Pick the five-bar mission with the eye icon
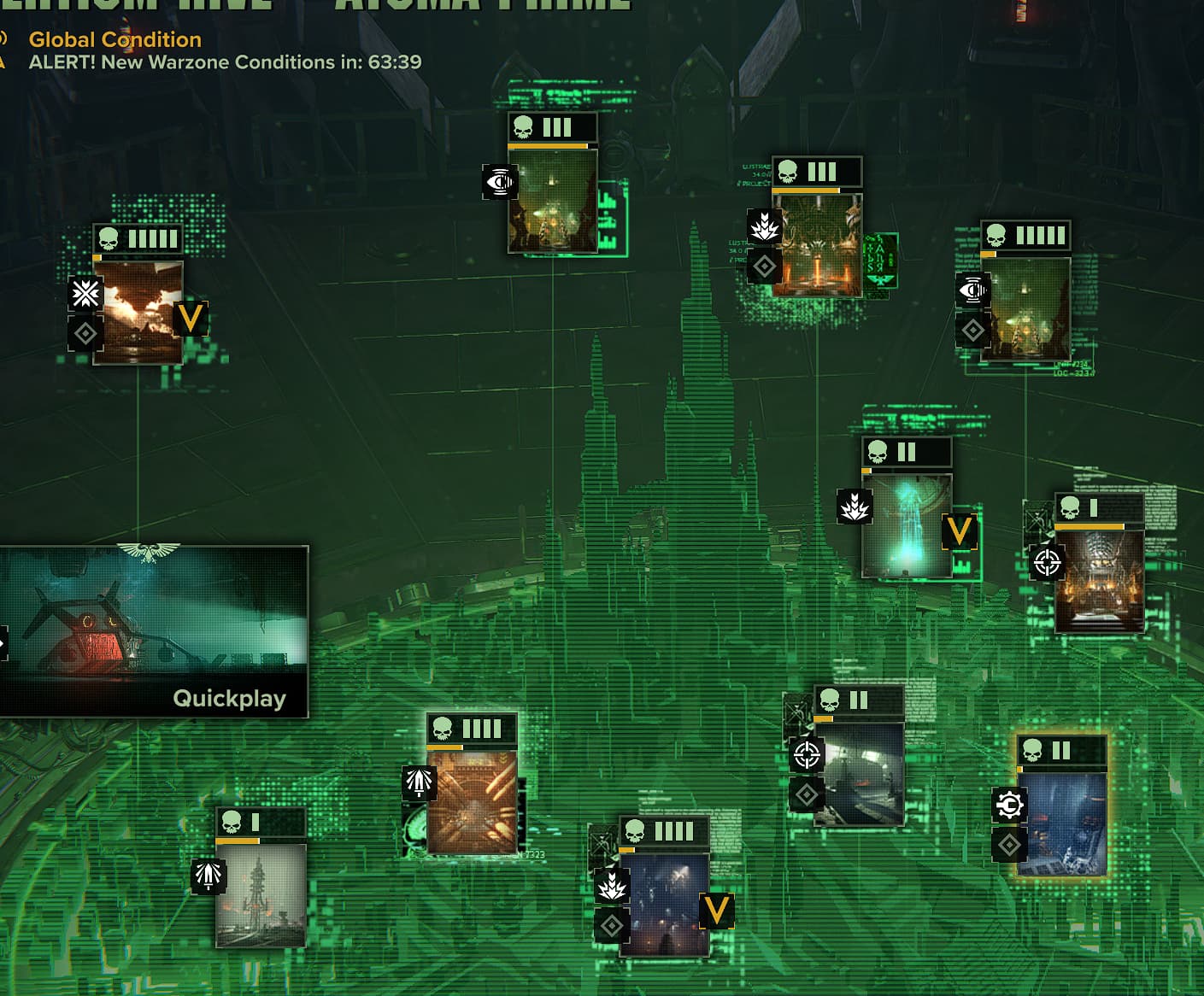This screenshot has height=996, width=1204. click(1026, 308)
